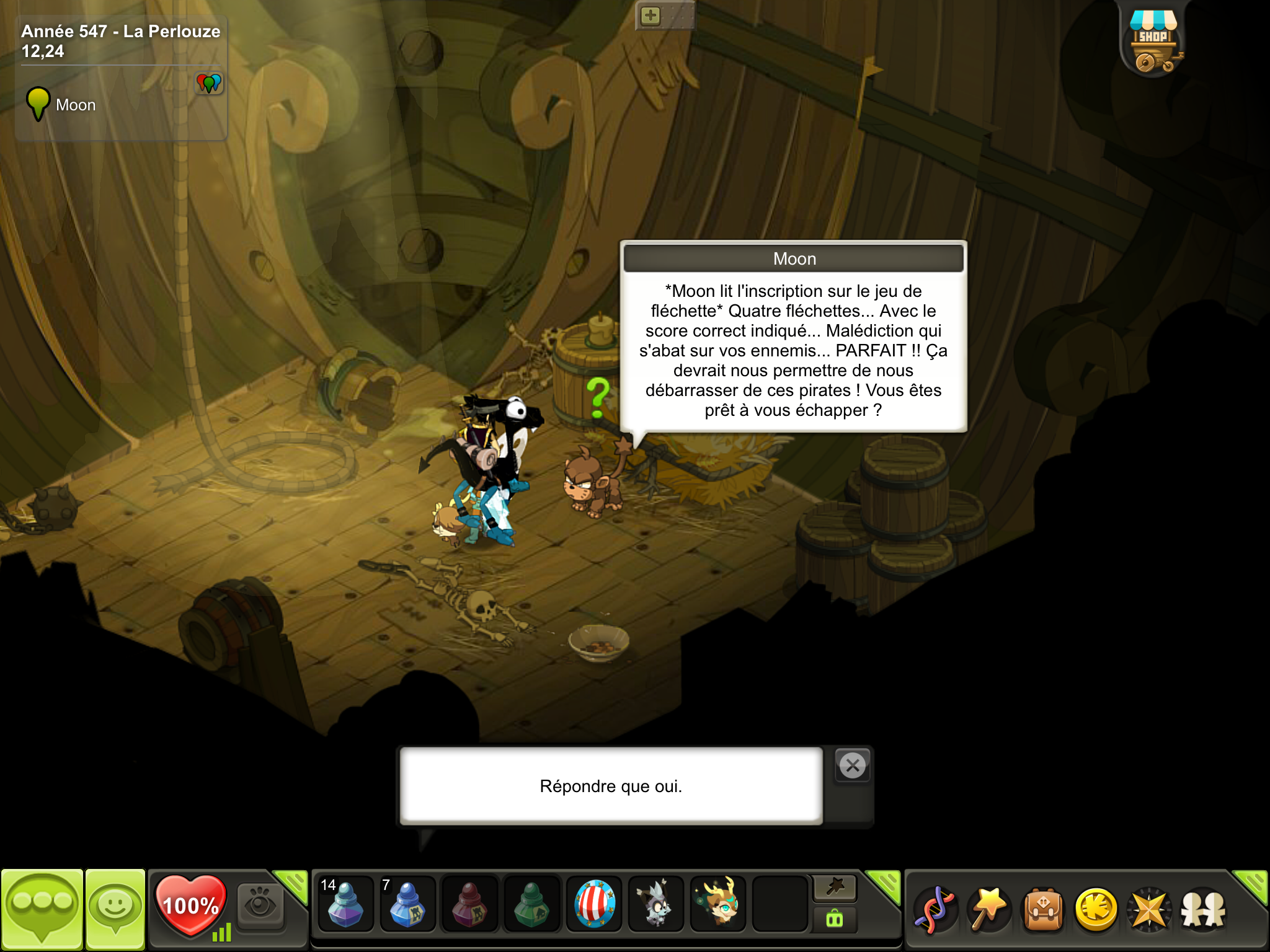Select the antlered deer character slot
This screenshot has width=1270, height=952.
click(718, 904)
